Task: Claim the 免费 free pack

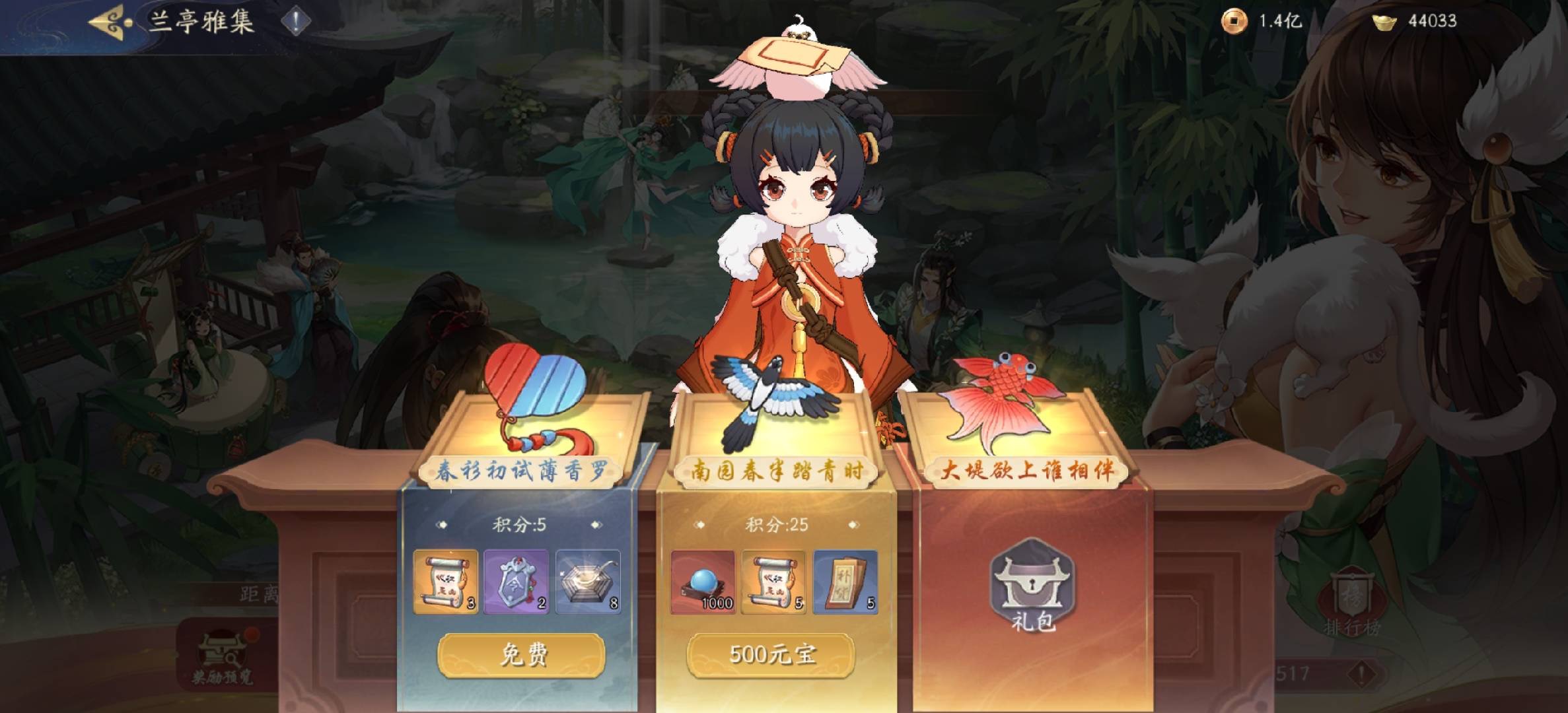Action: [x=521, y=655]
